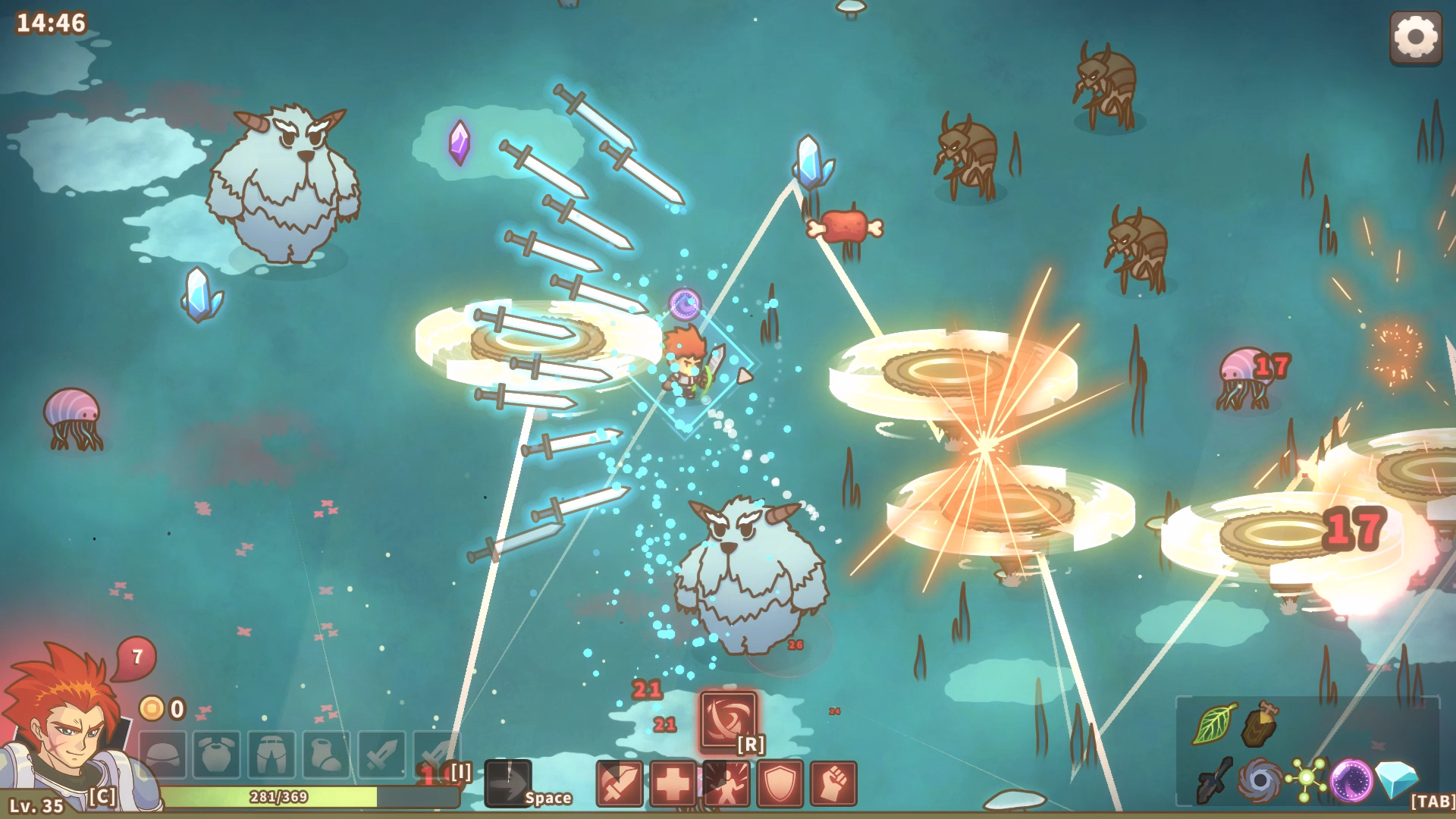Select the wooden stake item
Image resolution: width=1456 pixels, height=819 pixels.
pos(1260,723)
